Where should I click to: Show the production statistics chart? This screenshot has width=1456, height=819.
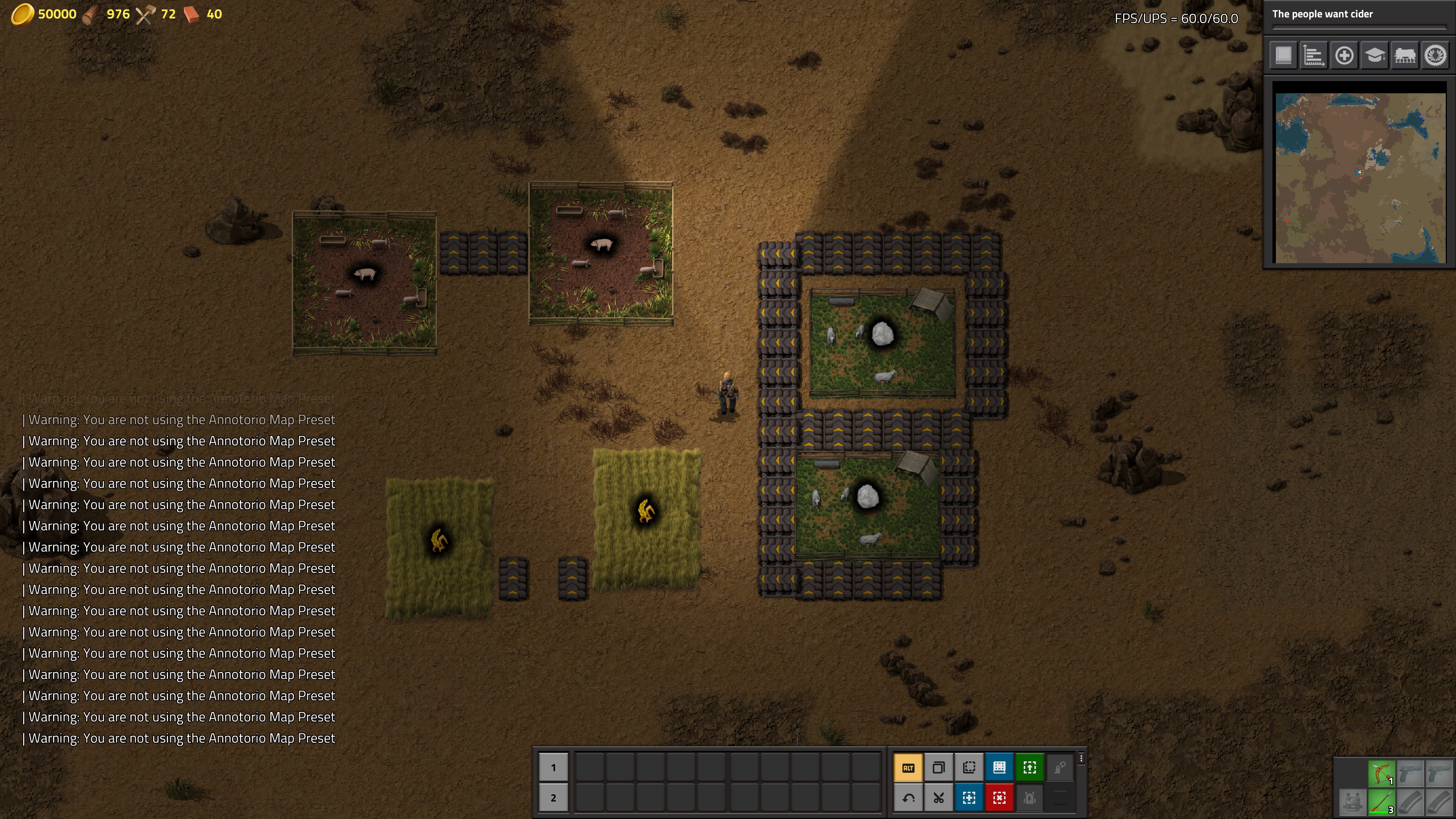pyautogui.click(x=1313, y=55)
